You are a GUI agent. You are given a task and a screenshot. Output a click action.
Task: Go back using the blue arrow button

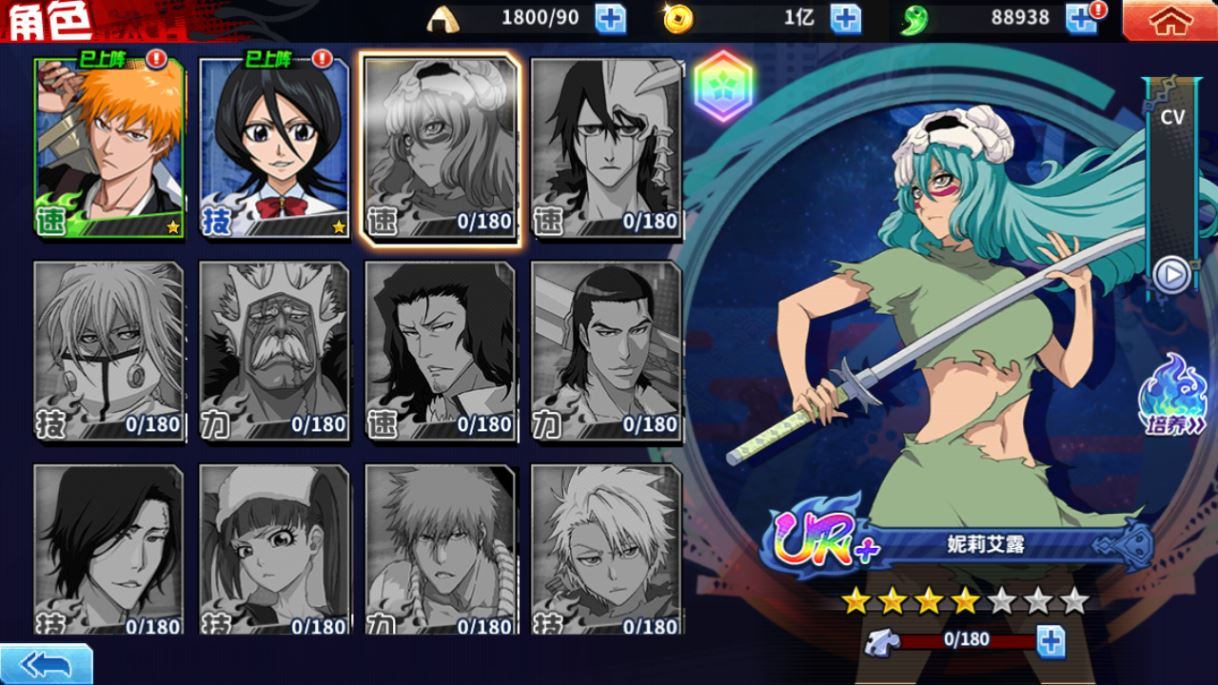pos(46,665)
